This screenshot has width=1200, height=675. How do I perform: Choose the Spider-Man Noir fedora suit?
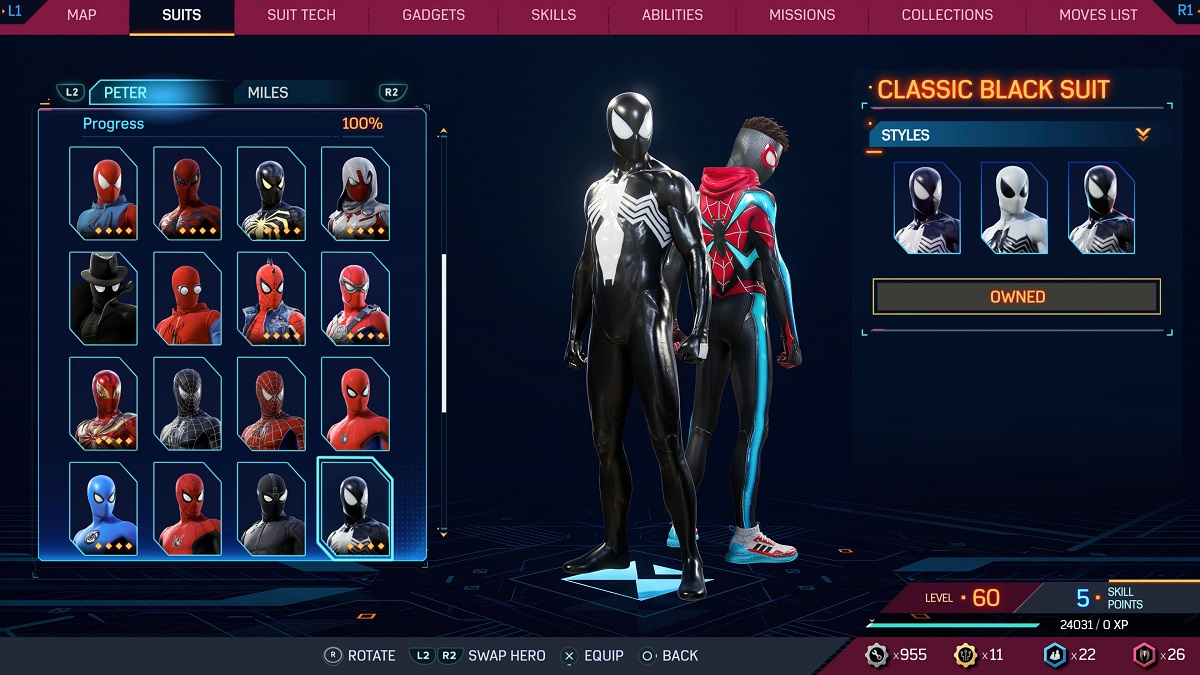(x=103, y=299)
